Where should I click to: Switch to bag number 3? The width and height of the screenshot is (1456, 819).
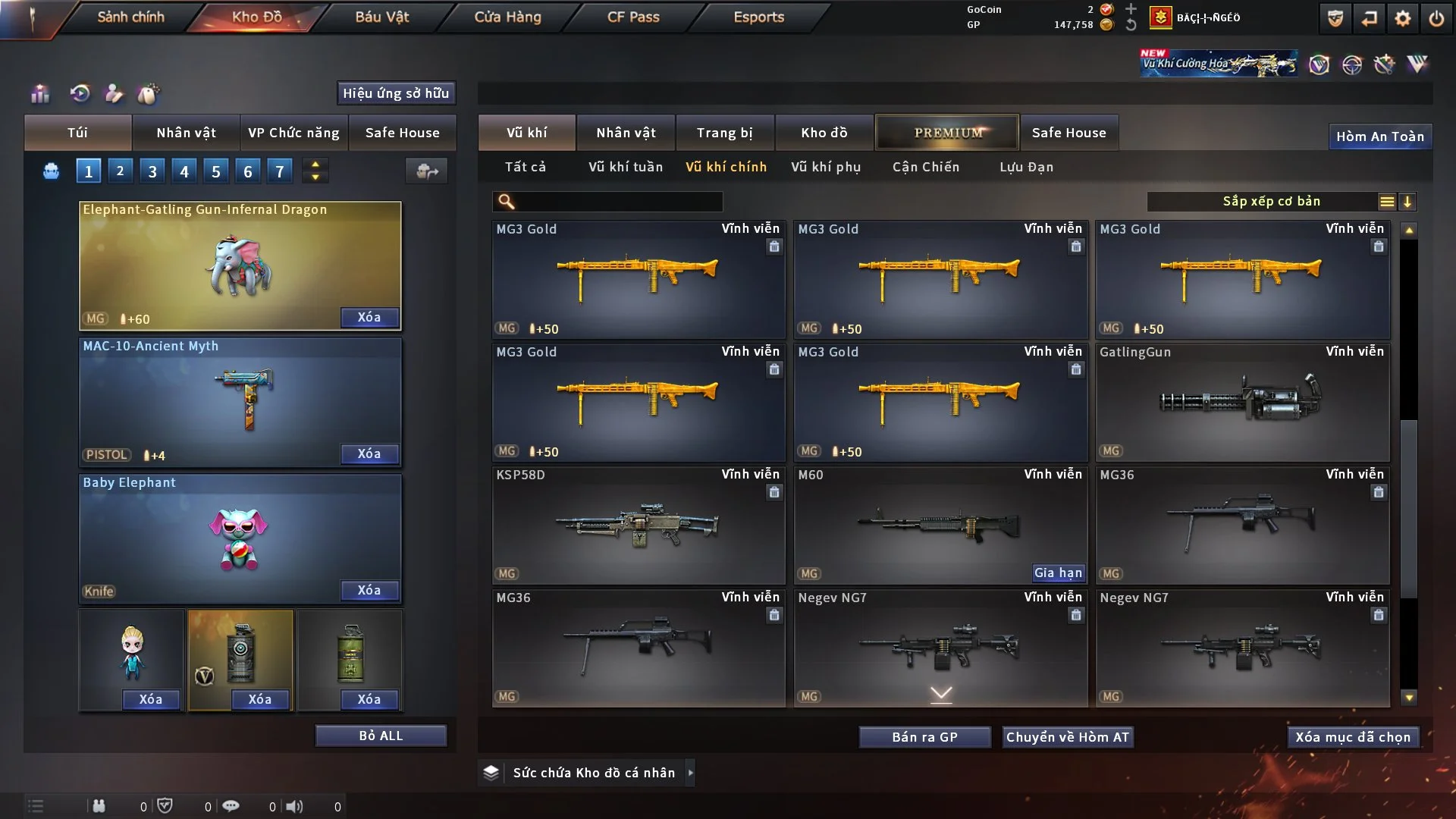click(152, 171)
